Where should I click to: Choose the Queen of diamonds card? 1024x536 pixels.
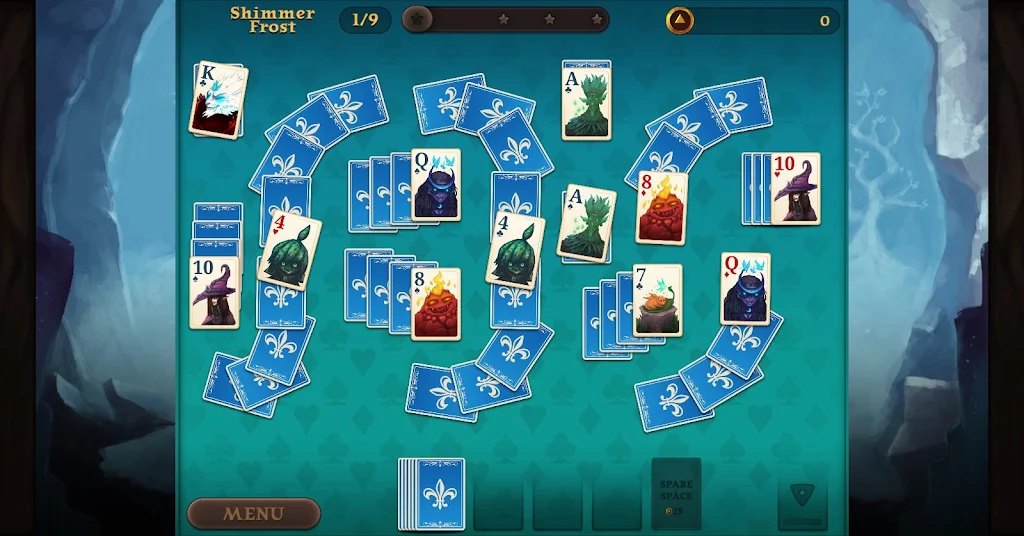(746, 288)
